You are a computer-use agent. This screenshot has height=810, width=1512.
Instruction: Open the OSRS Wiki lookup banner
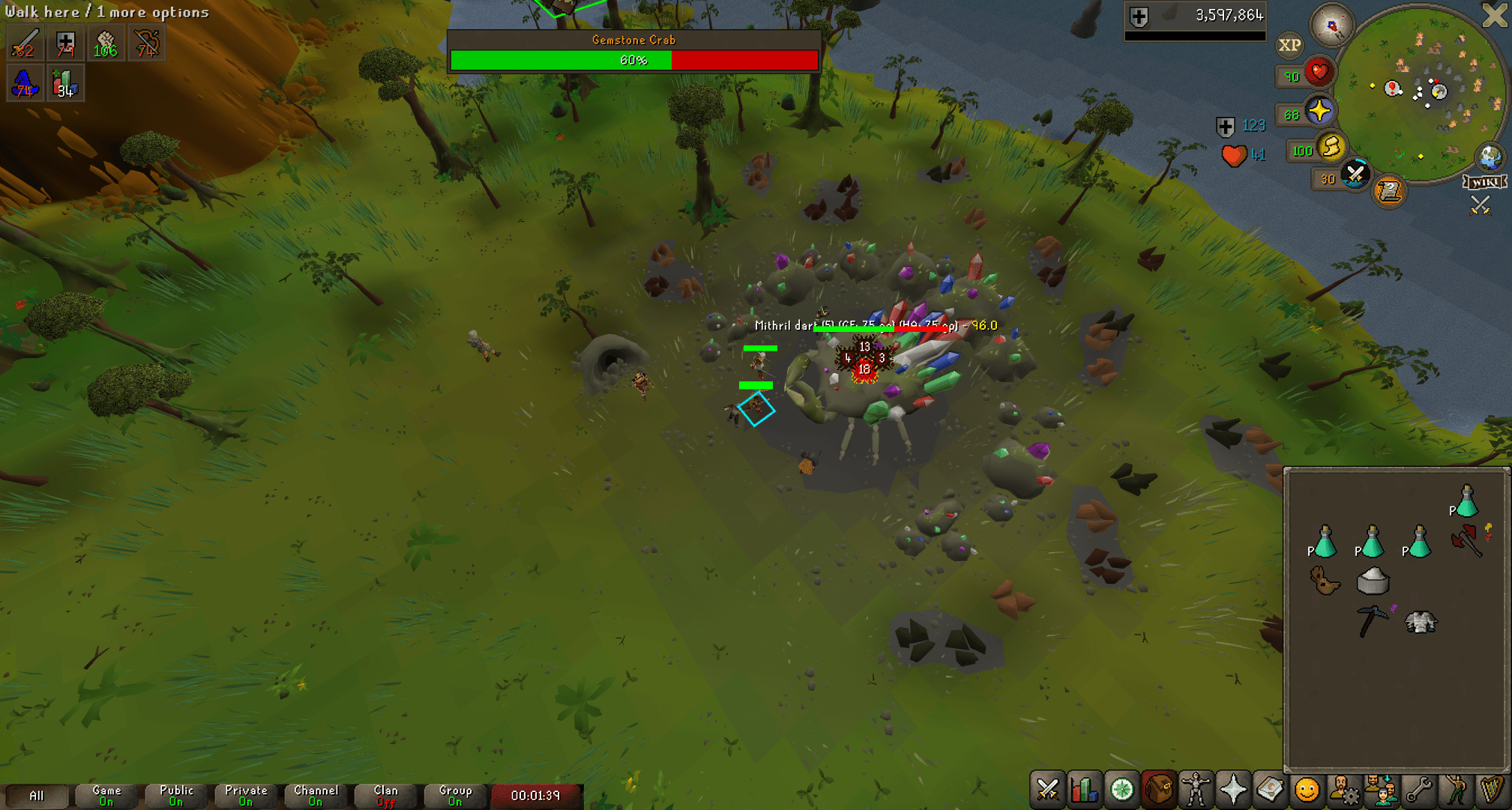tap(1484, 181)
